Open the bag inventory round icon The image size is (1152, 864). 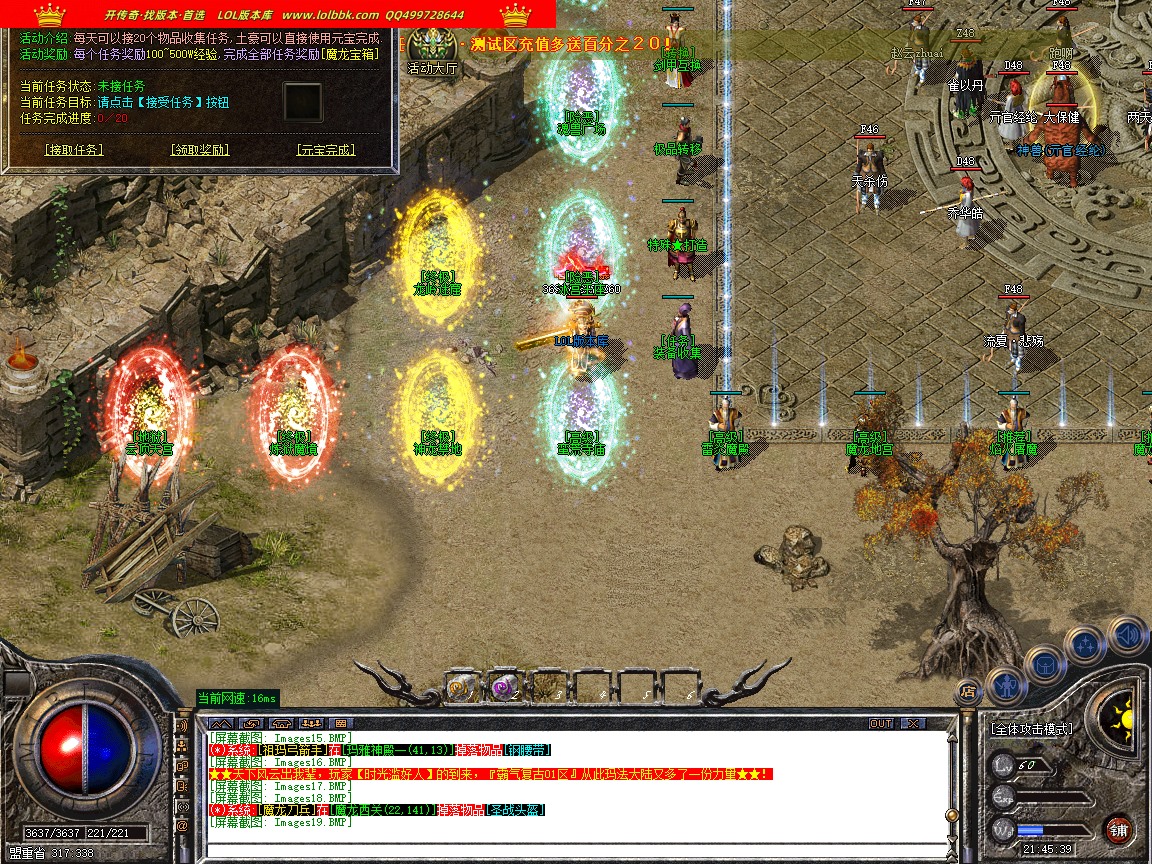pos(1045,663)
